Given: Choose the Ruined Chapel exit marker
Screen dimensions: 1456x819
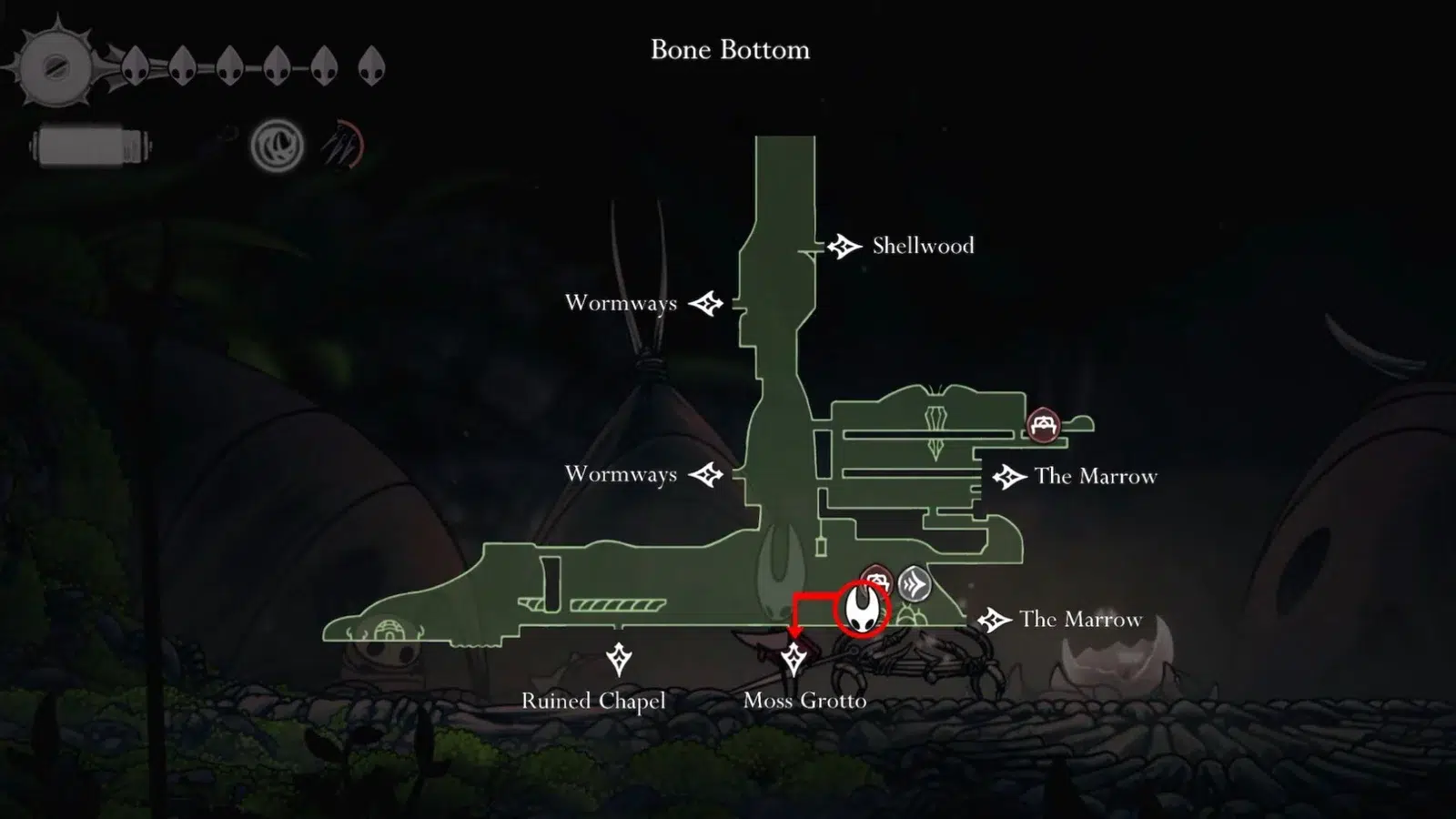Looking at the screenshot, I should coord(619,659).
